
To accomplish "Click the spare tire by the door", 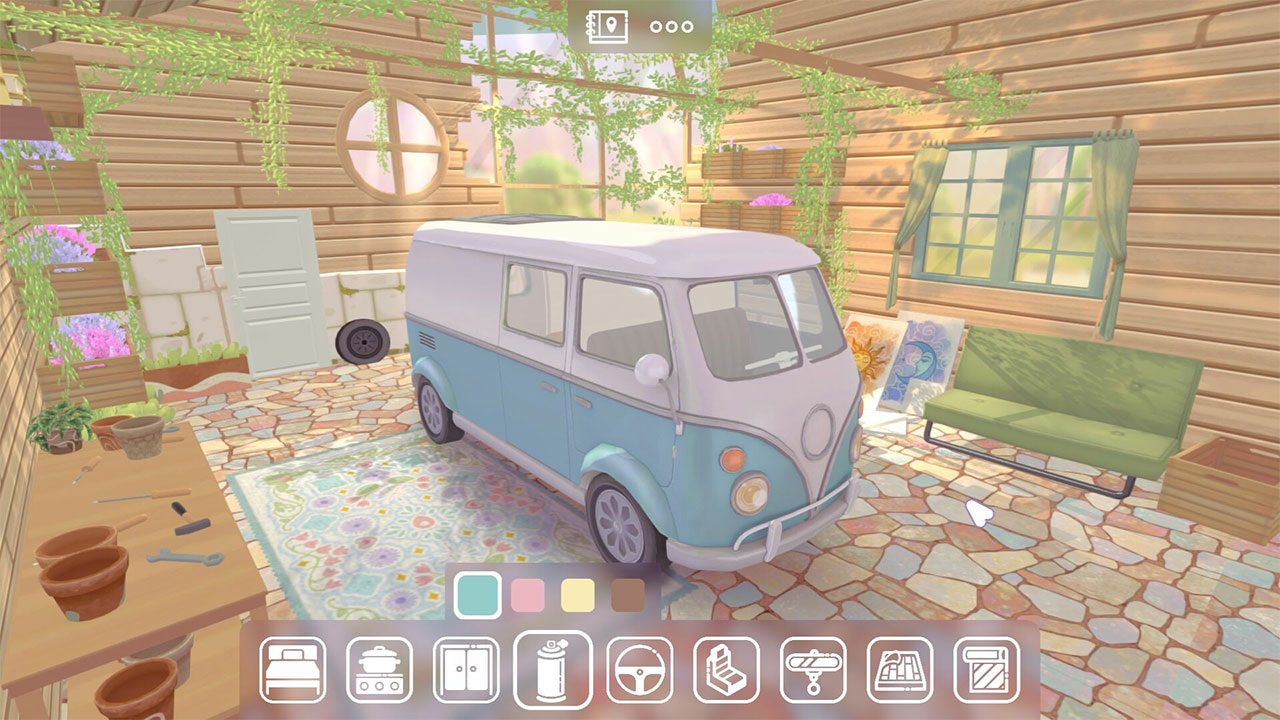I will (x=362, y=341).
